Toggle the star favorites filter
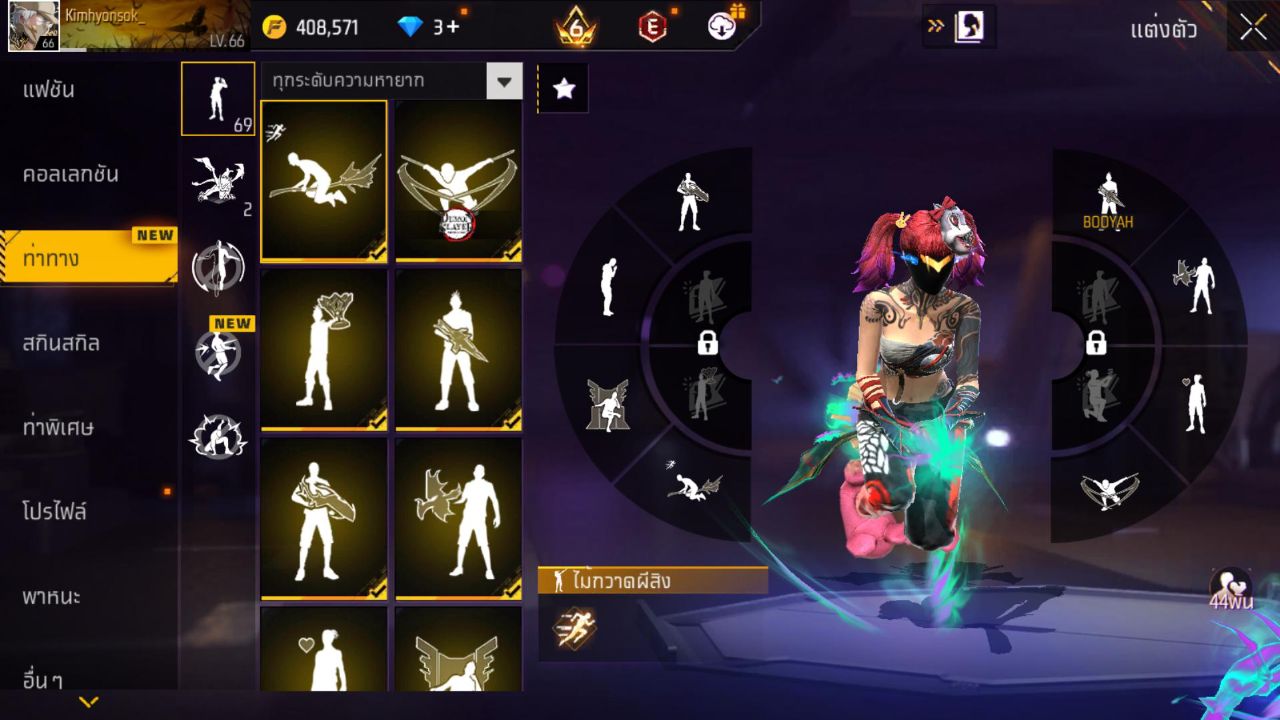Image resolution: width=1280 pixels, height=720 pixels. pyautogui.click(x=564, y=89)
